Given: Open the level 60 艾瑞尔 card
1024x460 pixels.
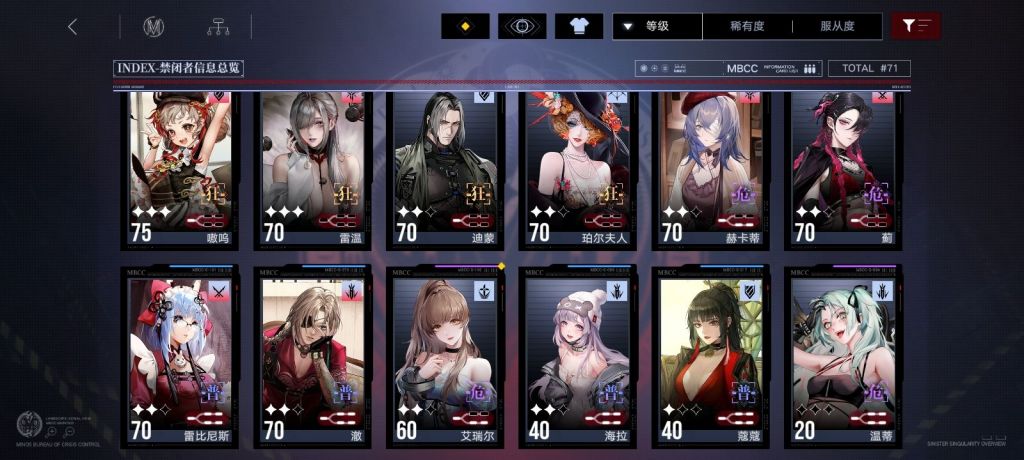Looking at the screenshot, I should [445, 355].
